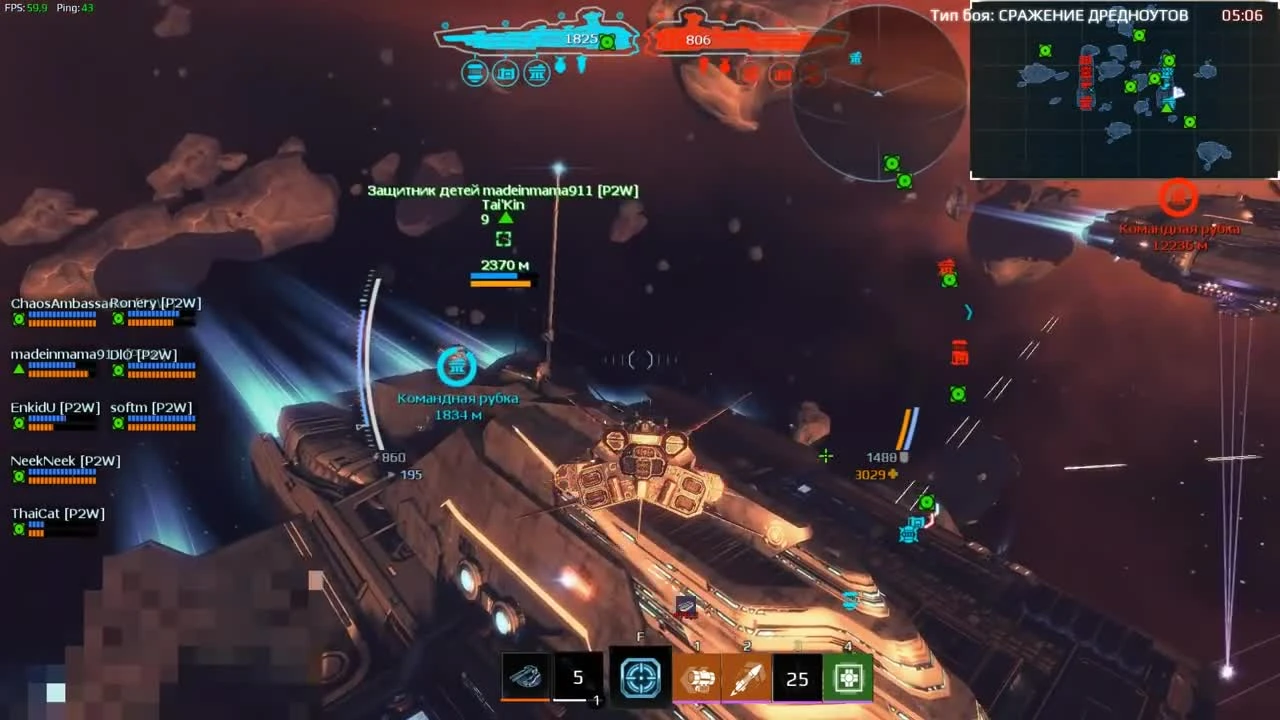Select the green repair module in slot 4

(848, 678)
